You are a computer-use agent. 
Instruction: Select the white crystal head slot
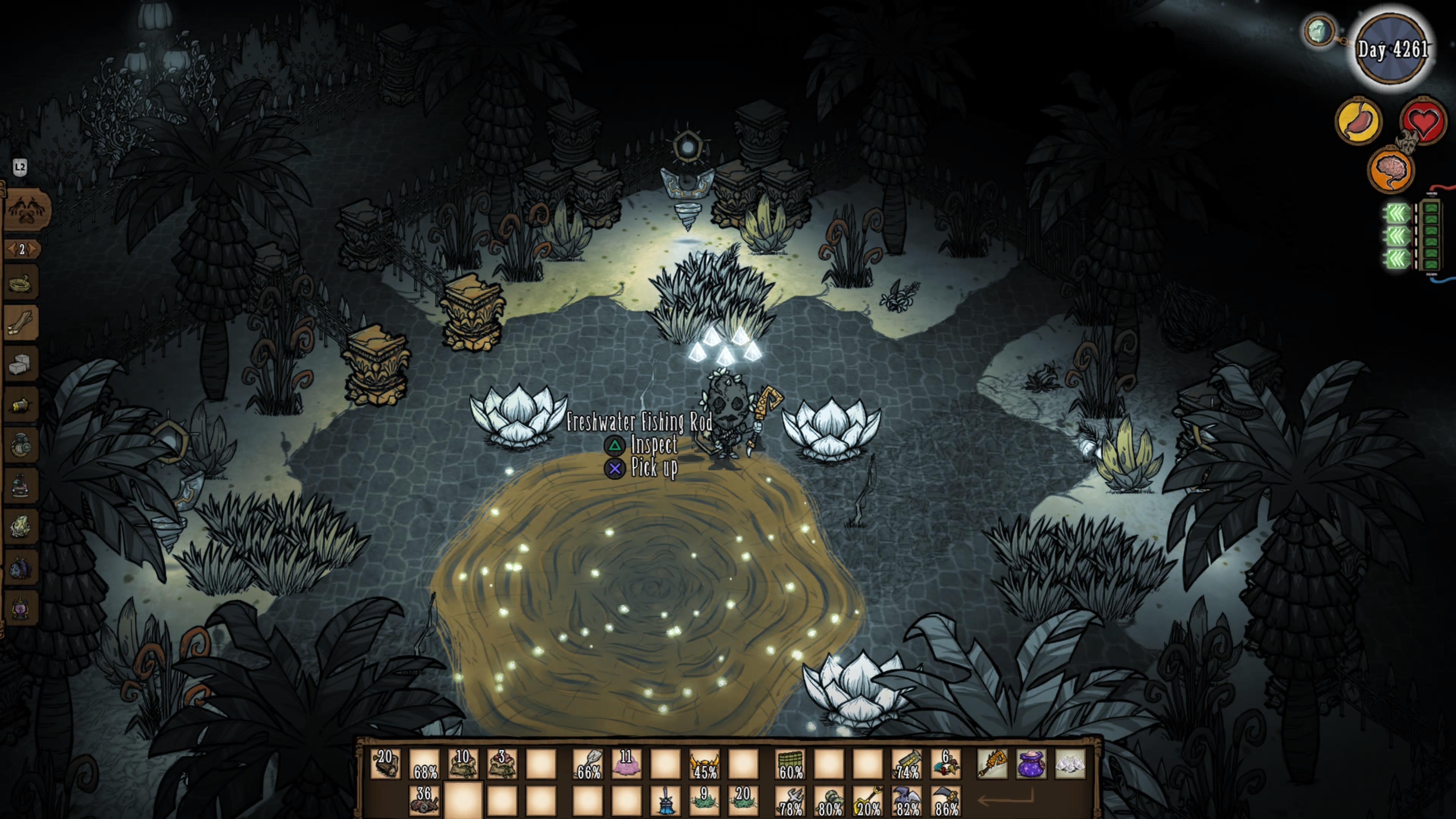tap(1070, 764)
